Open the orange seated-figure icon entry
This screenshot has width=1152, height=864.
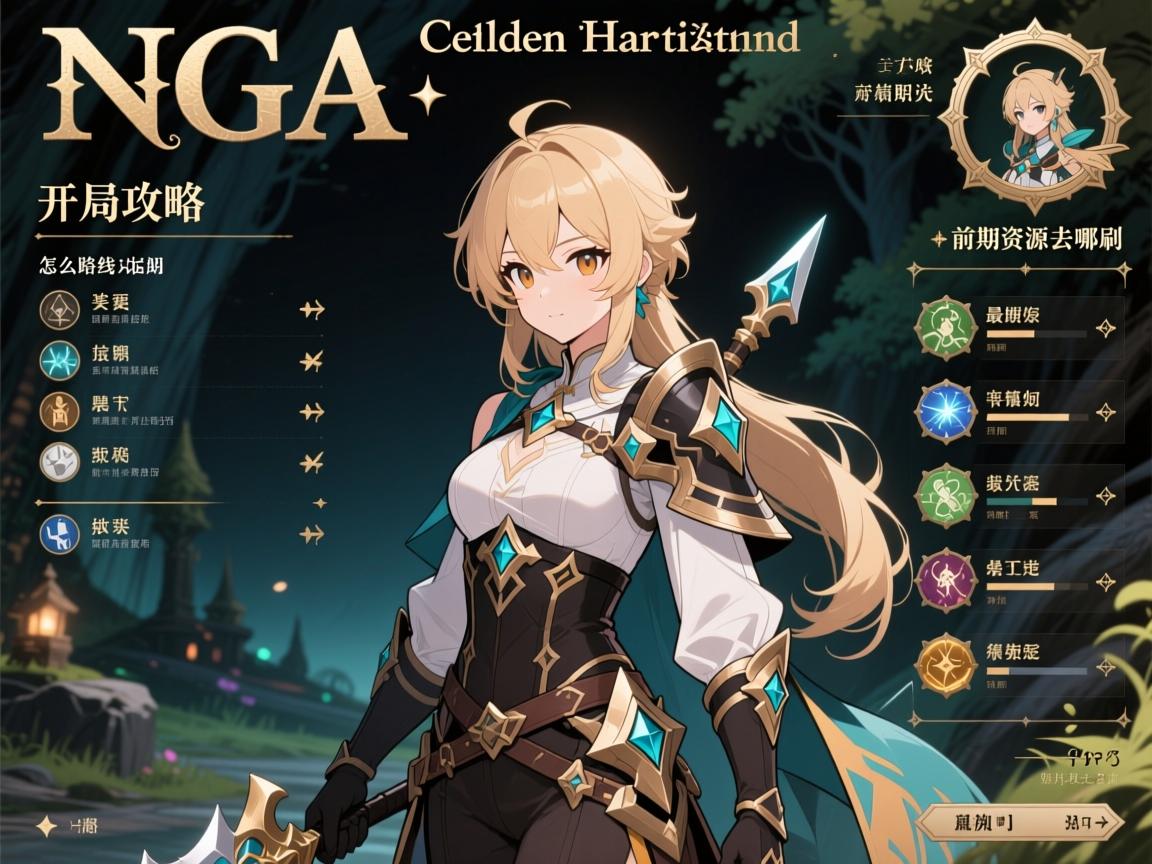point(58,411)
